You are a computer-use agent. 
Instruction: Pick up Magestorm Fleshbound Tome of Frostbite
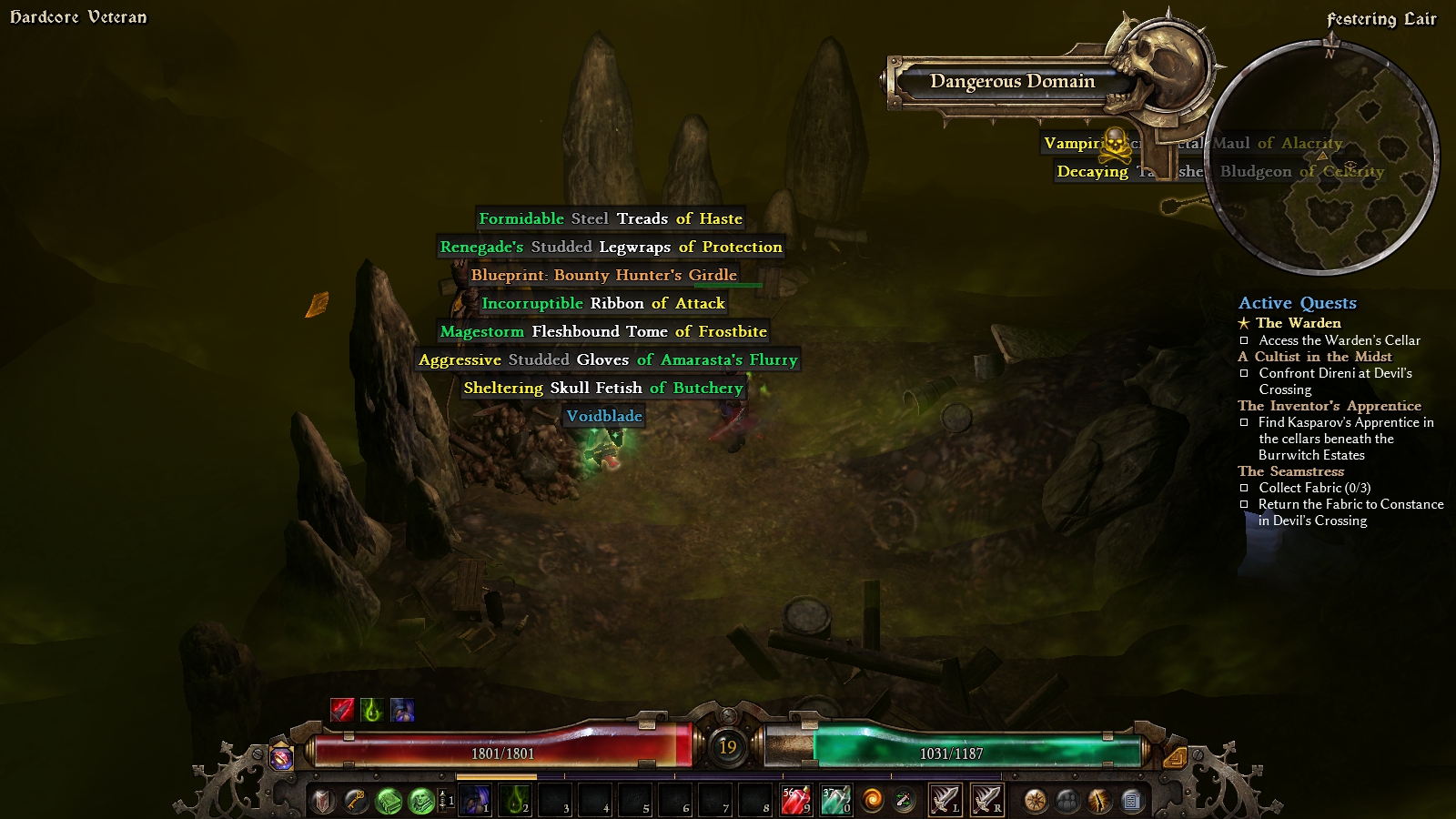pyautogui.click(x=603, y=331)
